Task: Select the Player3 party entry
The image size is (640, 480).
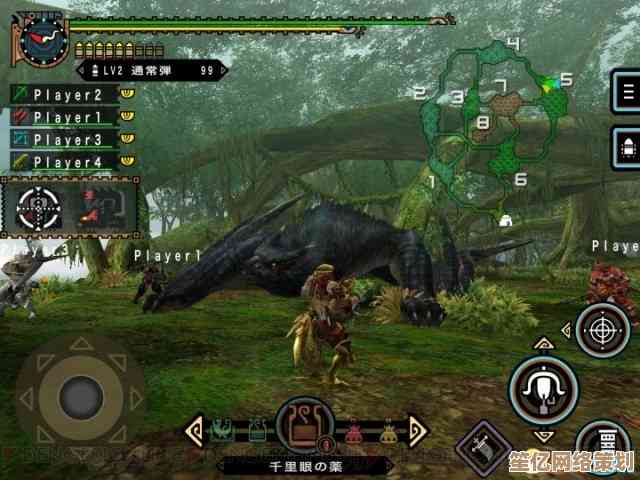Action: point(68,139)
